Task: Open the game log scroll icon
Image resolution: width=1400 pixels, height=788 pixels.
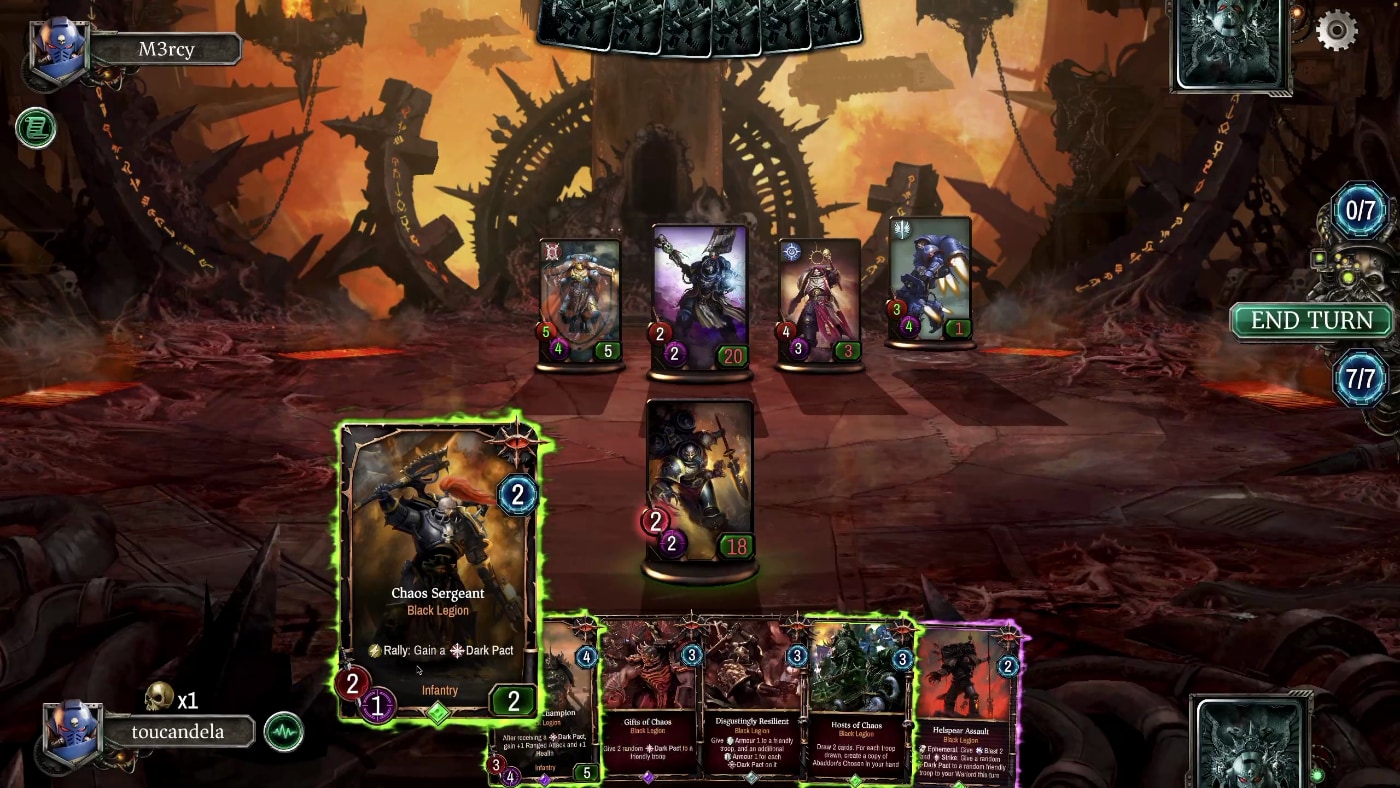Action: 35,128
